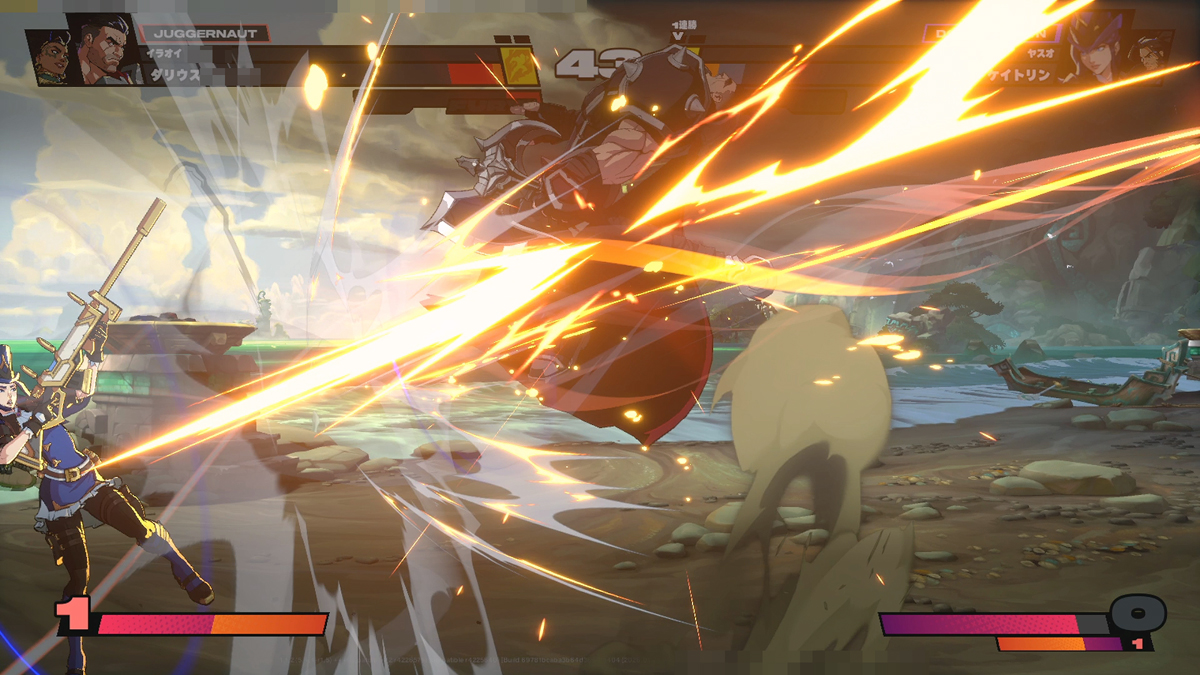Select Darius's portrait in the player-one HUD
Screen dimensions: 1200x675
click(104, 48)
